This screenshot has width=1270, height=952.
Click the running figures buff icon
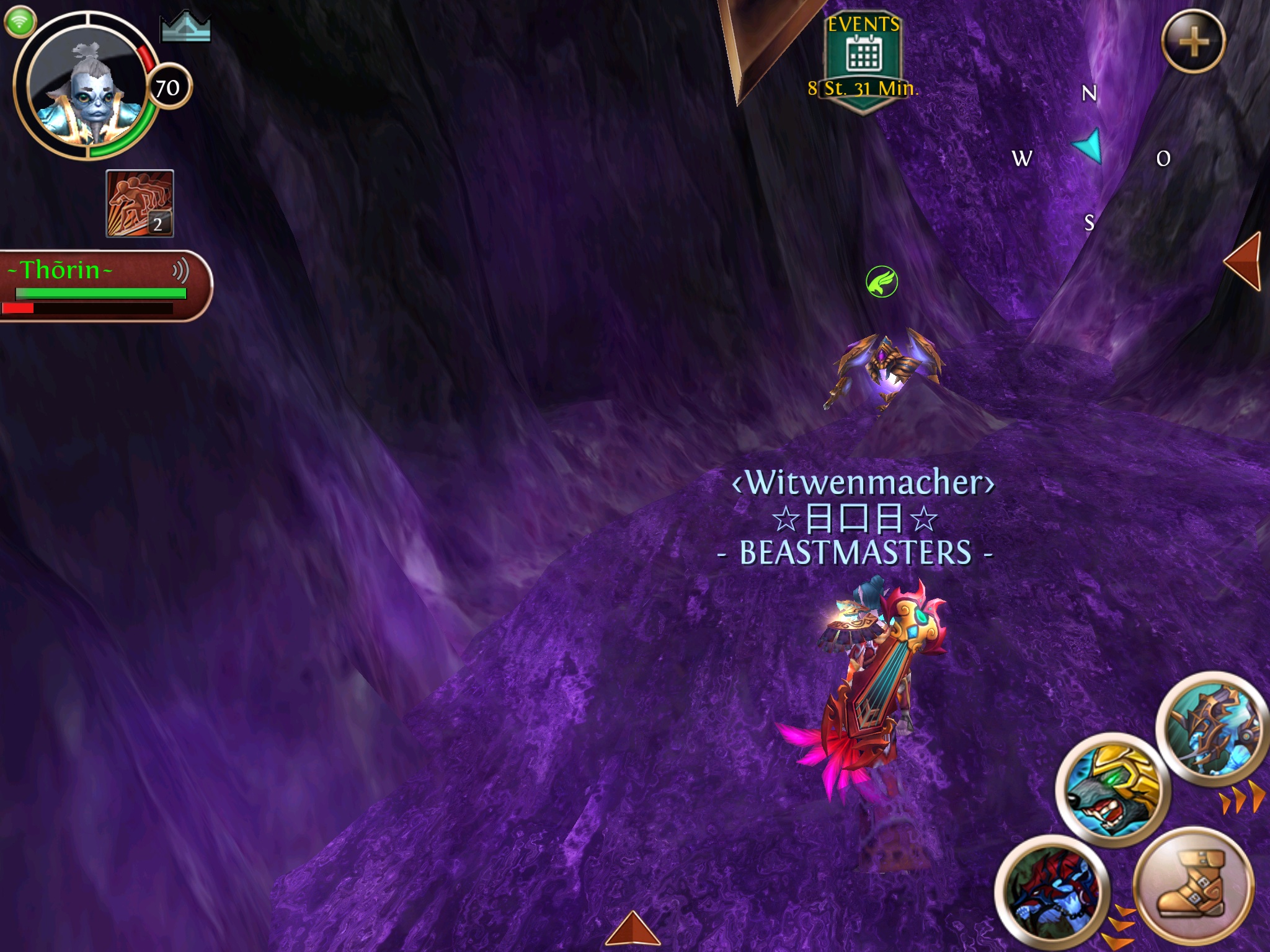(x=140, y=203)
